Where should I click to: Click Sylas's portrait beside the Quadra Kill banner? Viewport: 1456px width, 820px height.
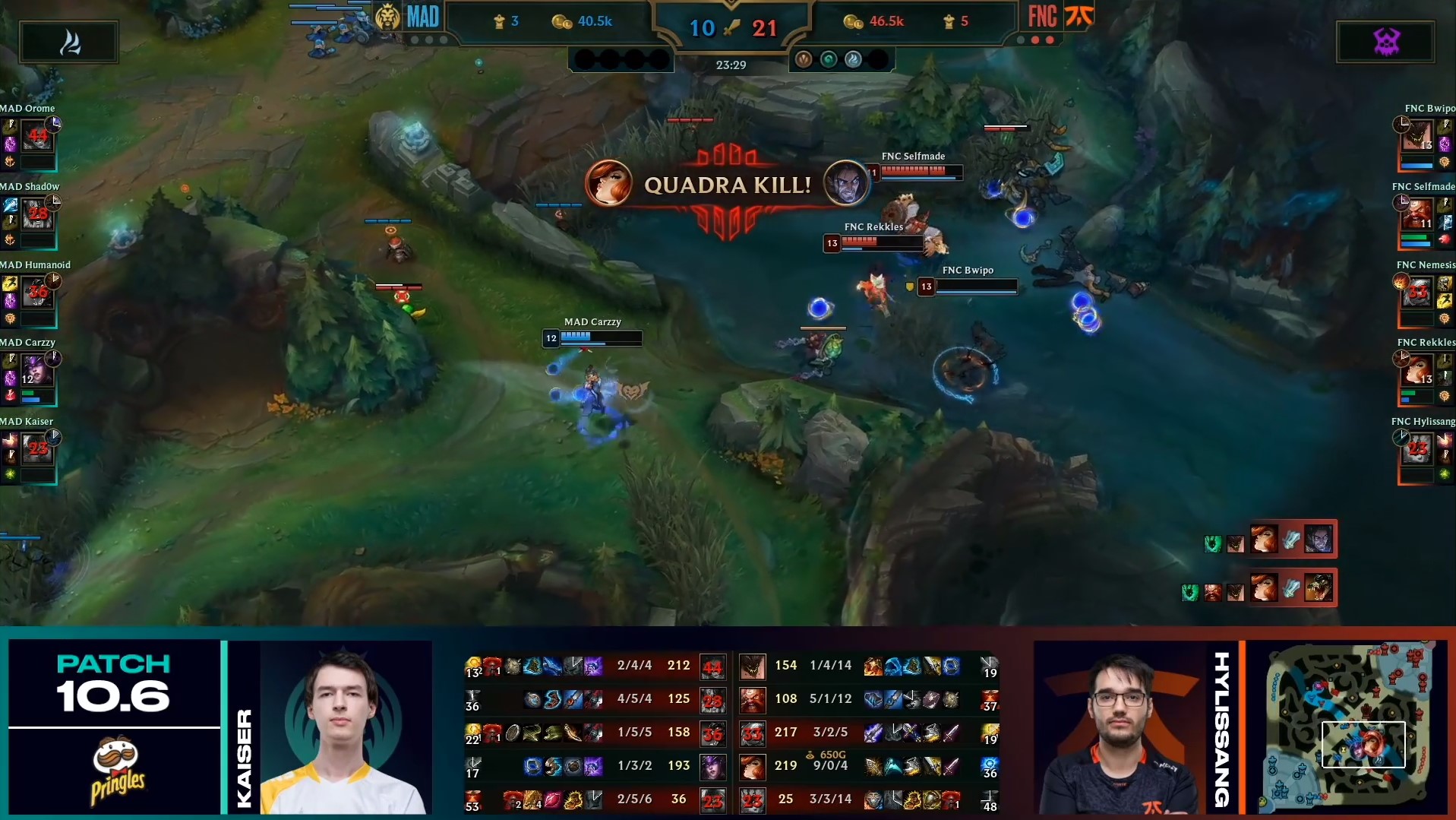point(848,183)
